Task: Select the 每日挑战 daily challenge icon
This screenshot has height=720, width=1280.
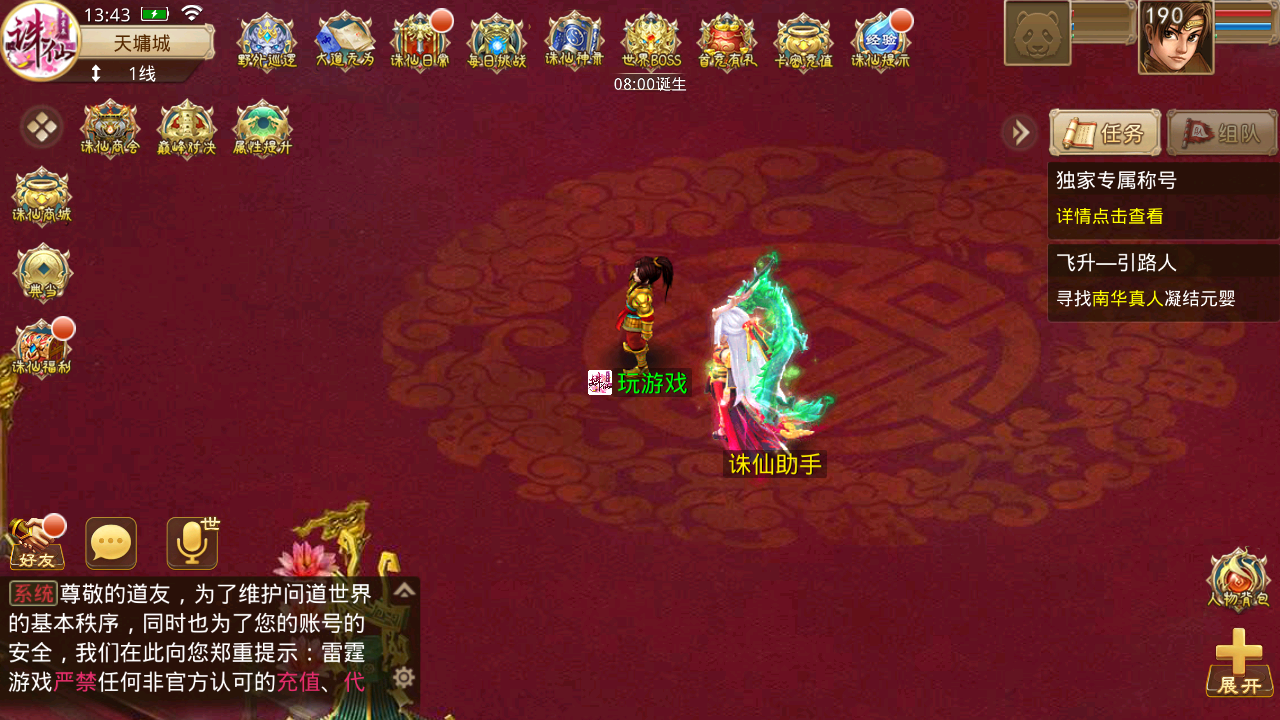Action: pos(496,41)
